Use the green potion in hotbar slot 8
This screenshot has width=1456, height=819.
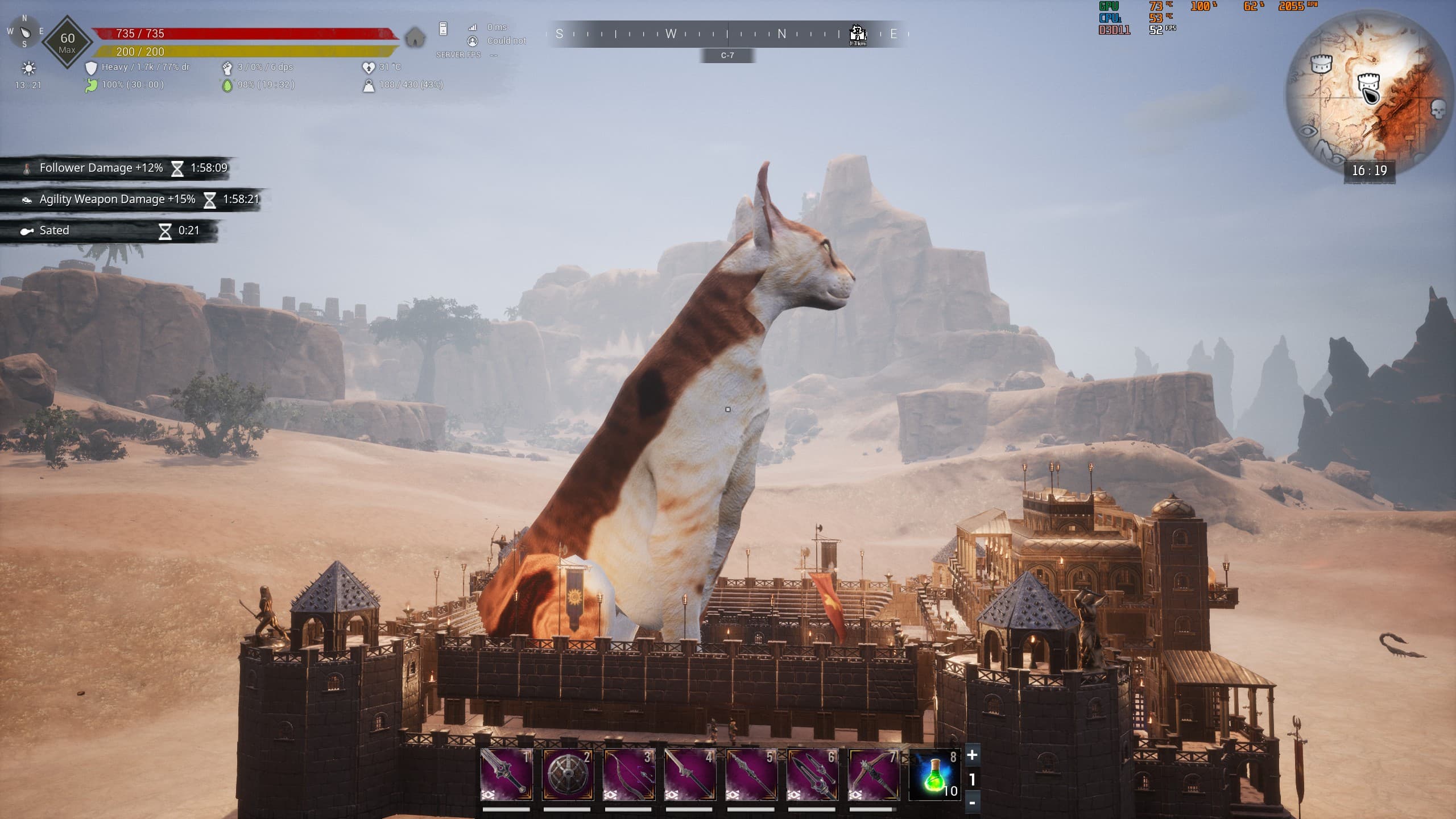(x=935, y=774)
